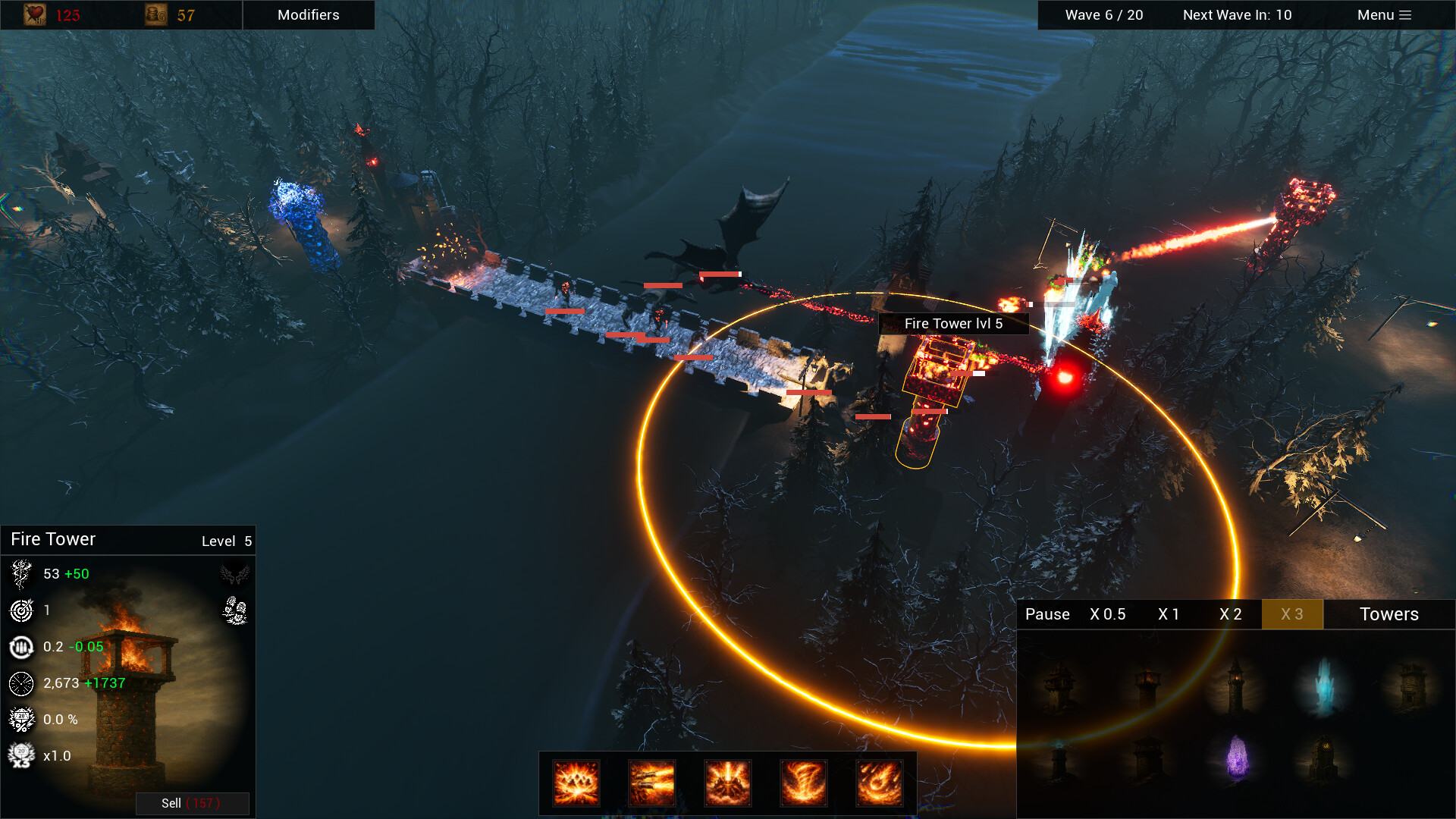Select the meteor shower upgrade
Screen dimensions: 1456x819
pos(880,783)
